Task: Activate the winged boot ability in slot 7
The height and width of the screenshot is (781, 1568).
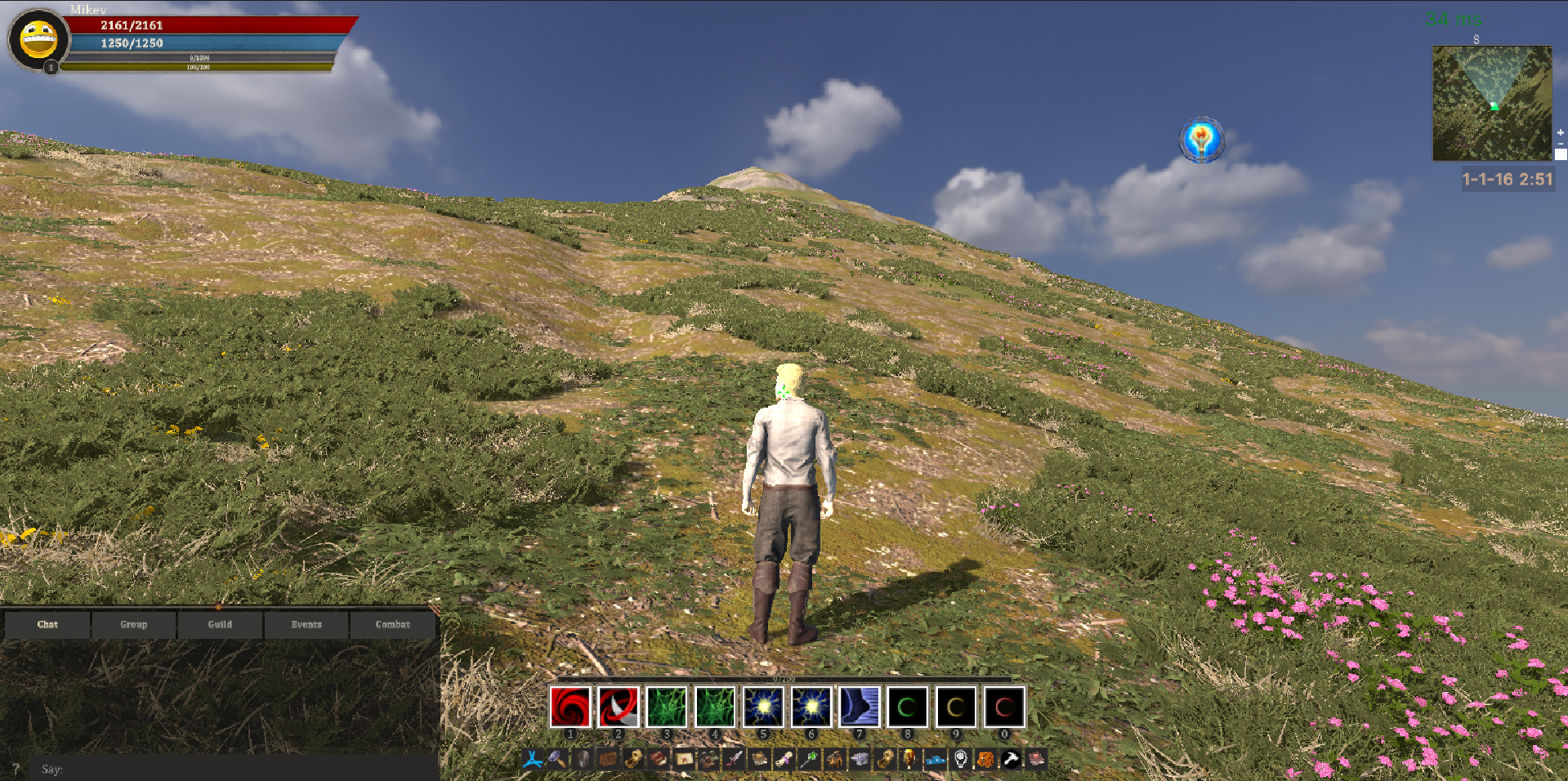Action: 860,707
